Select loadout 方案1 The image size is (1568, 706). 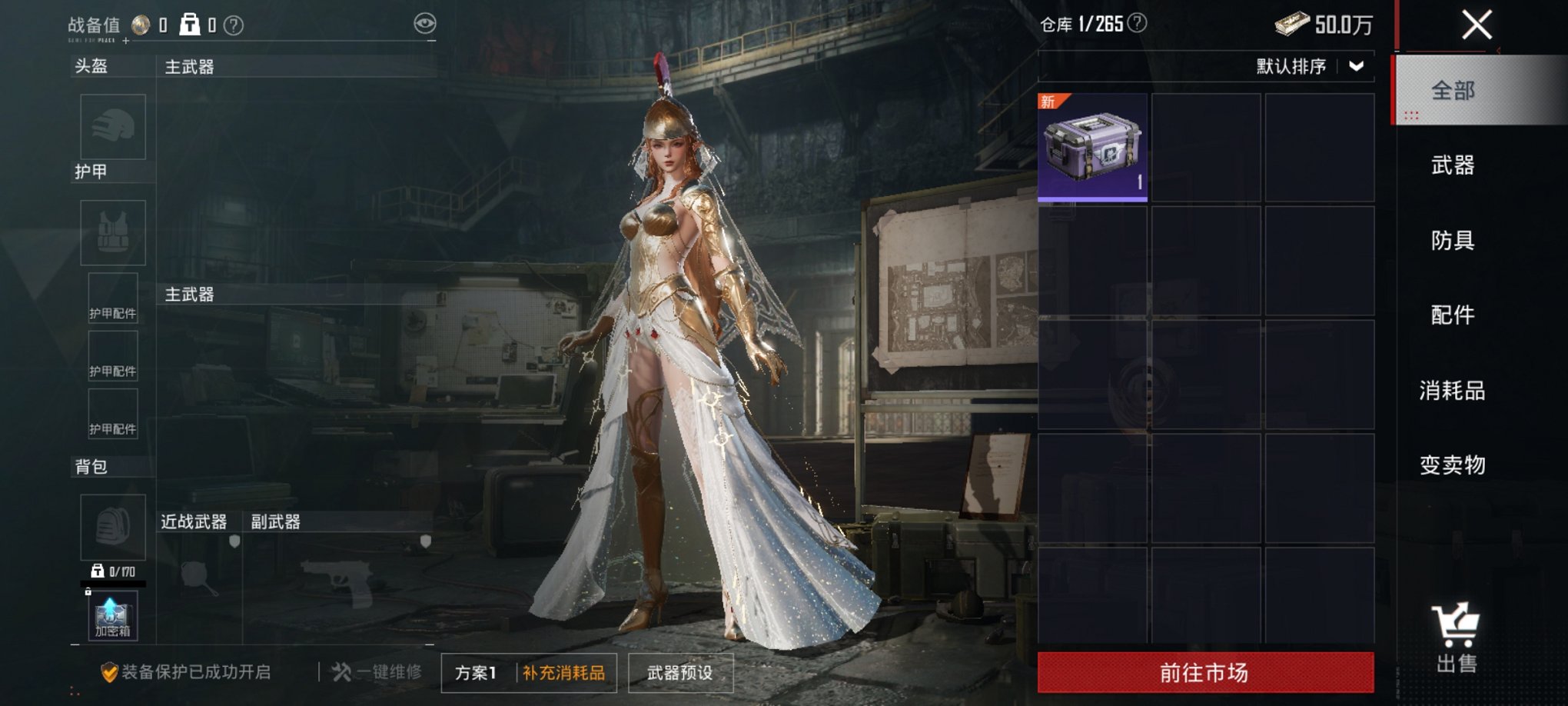[477, 673]
